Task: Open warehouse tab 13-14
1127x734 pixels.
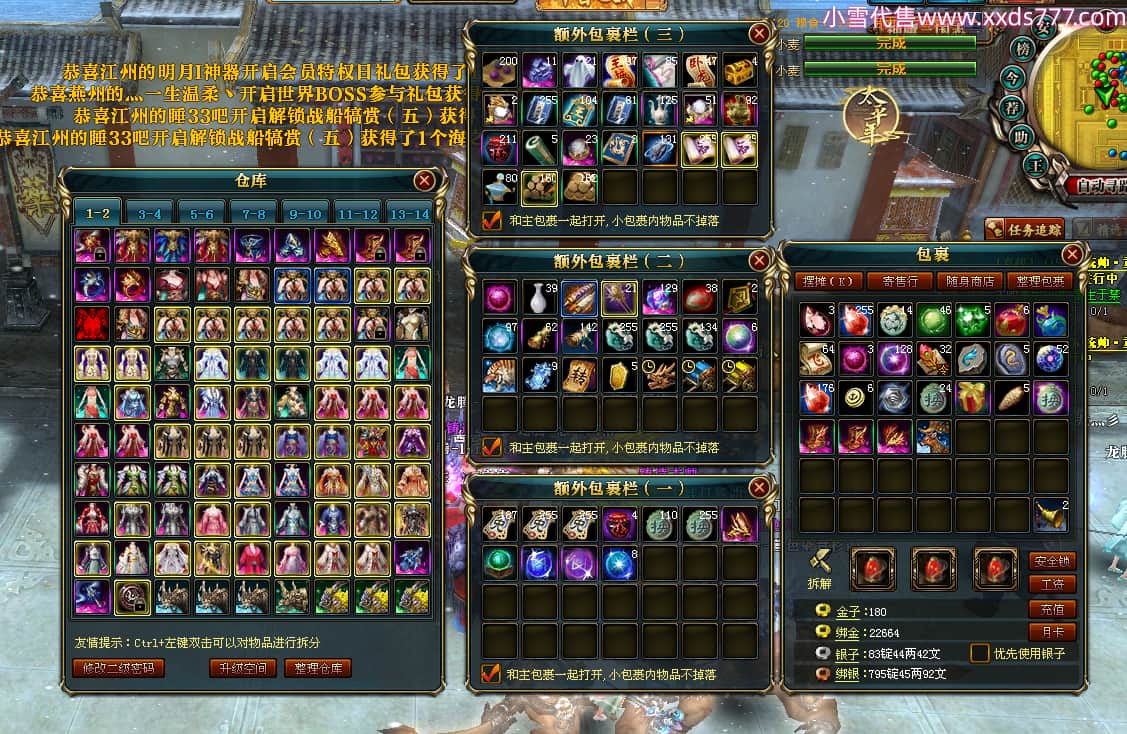Action: click(410, 213)
